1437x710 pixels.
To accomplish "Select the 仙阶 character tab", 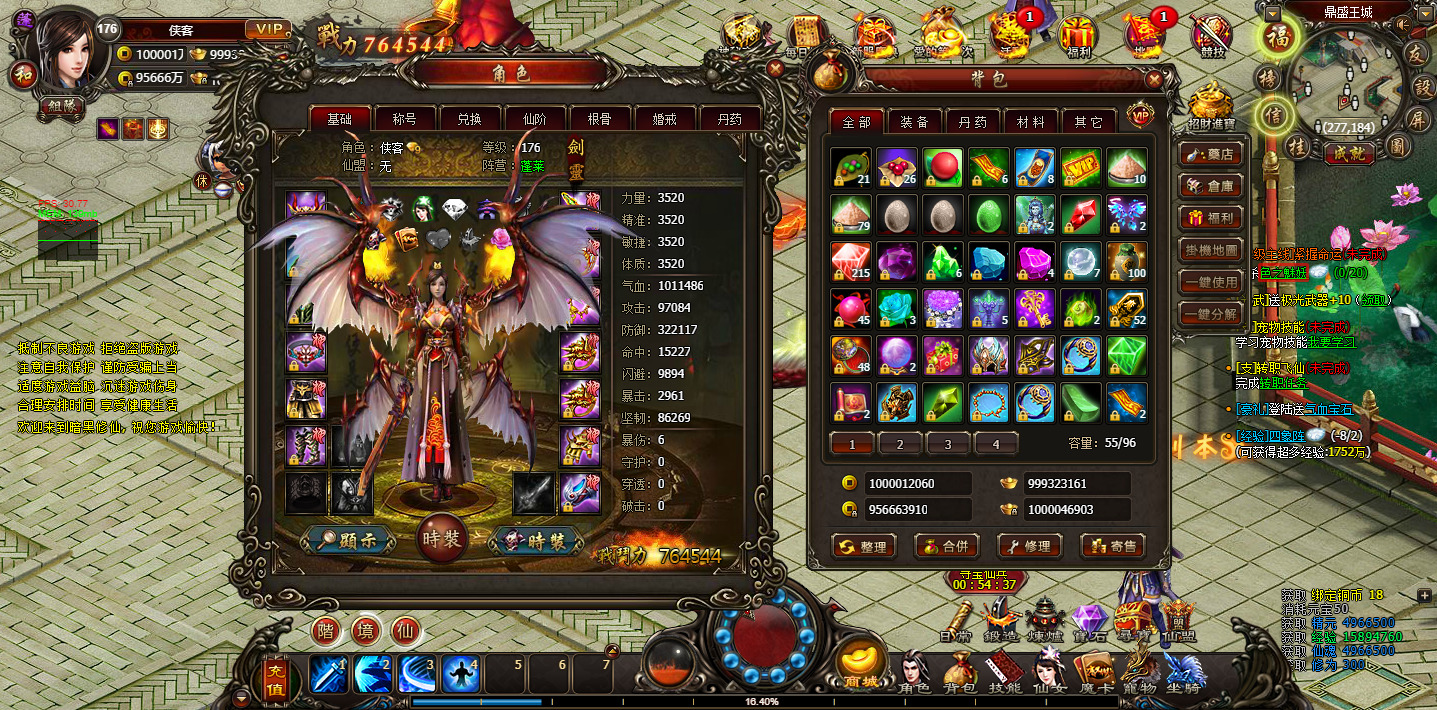I will tap(534, 119).
